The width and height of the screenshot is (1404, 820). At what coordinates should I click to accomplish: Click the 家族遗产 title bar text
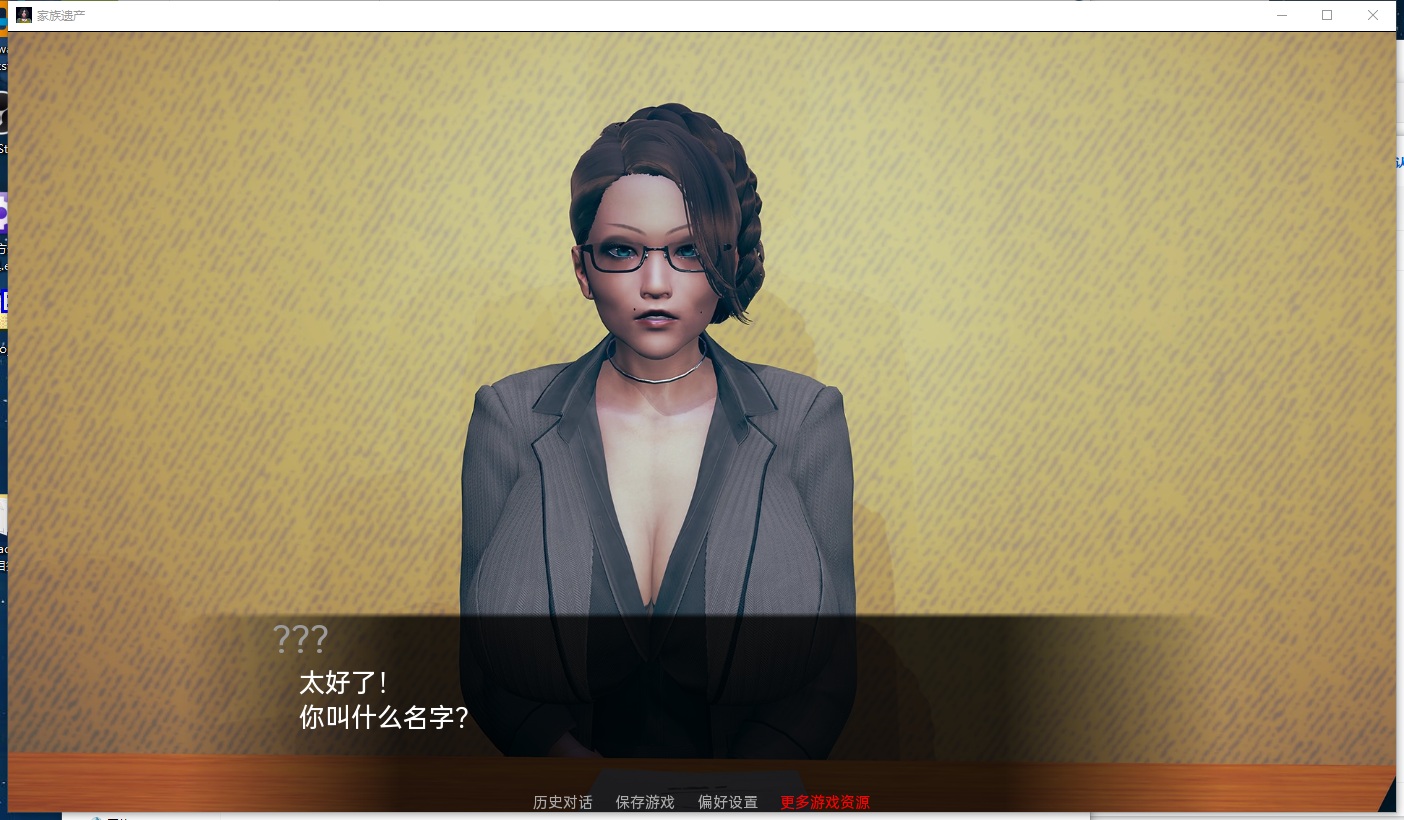[60, 15]
